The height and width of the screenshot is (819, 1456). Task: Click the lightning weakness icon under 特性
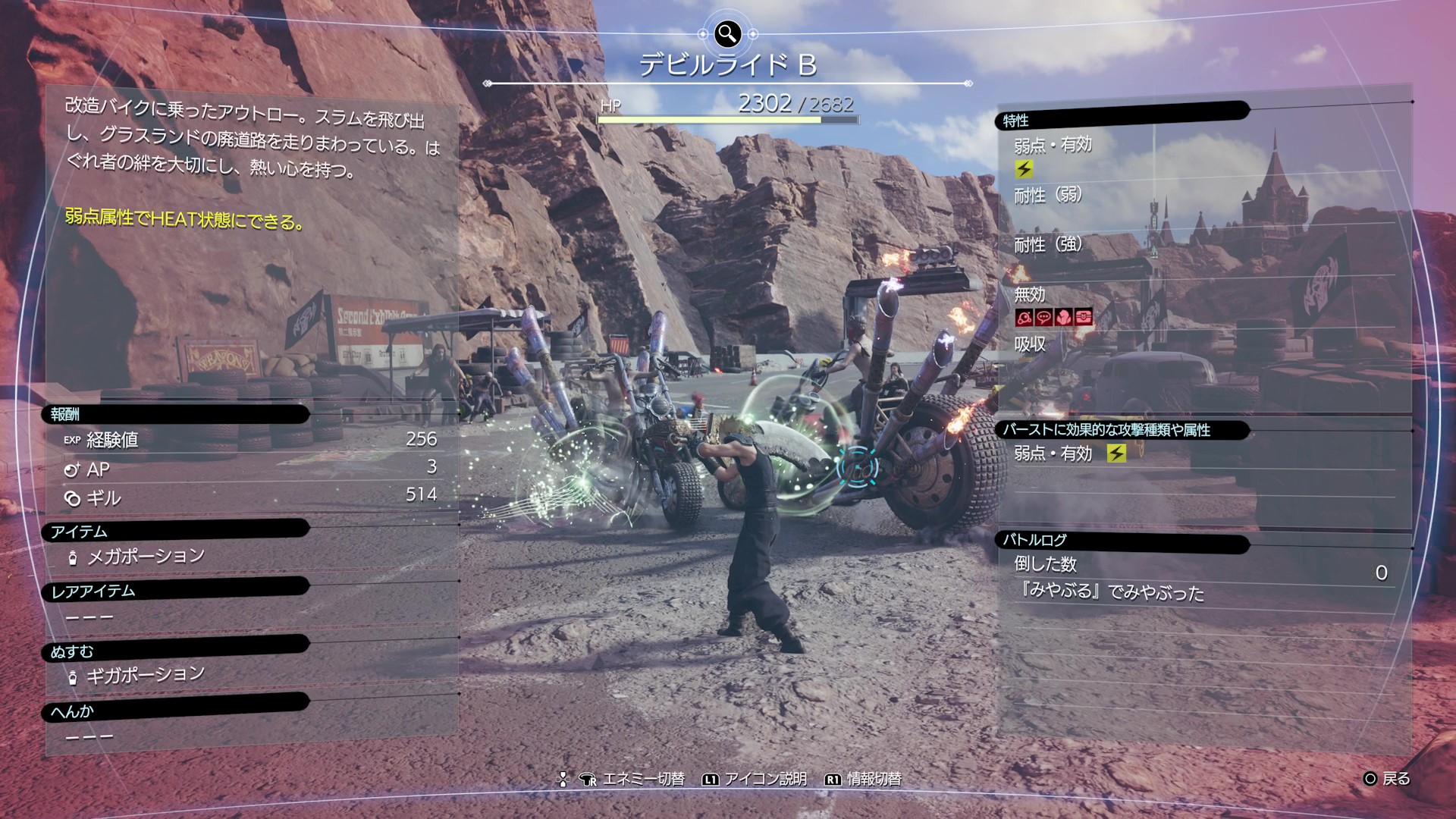click(1024, 169)
